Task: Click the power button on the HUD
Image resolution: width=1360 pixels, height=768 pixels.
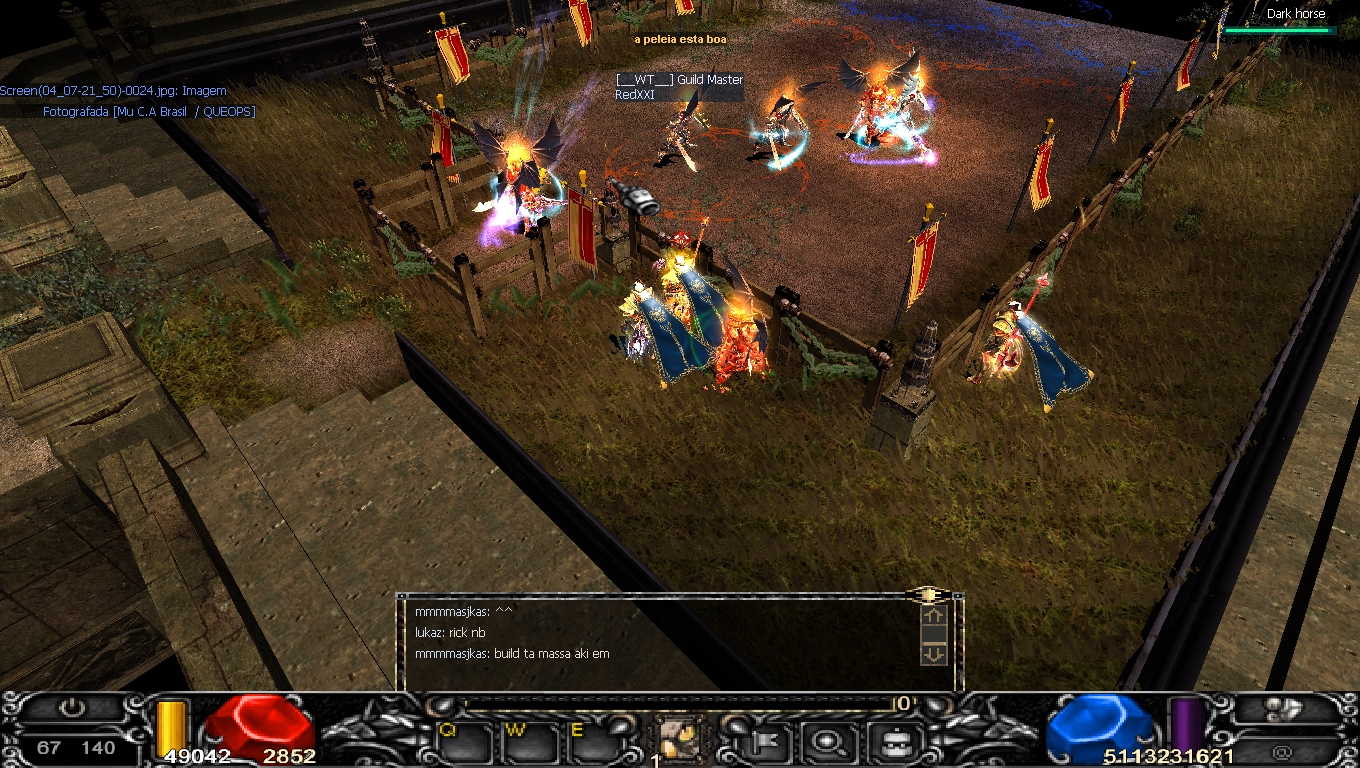Action: click(x=71, y=708)
